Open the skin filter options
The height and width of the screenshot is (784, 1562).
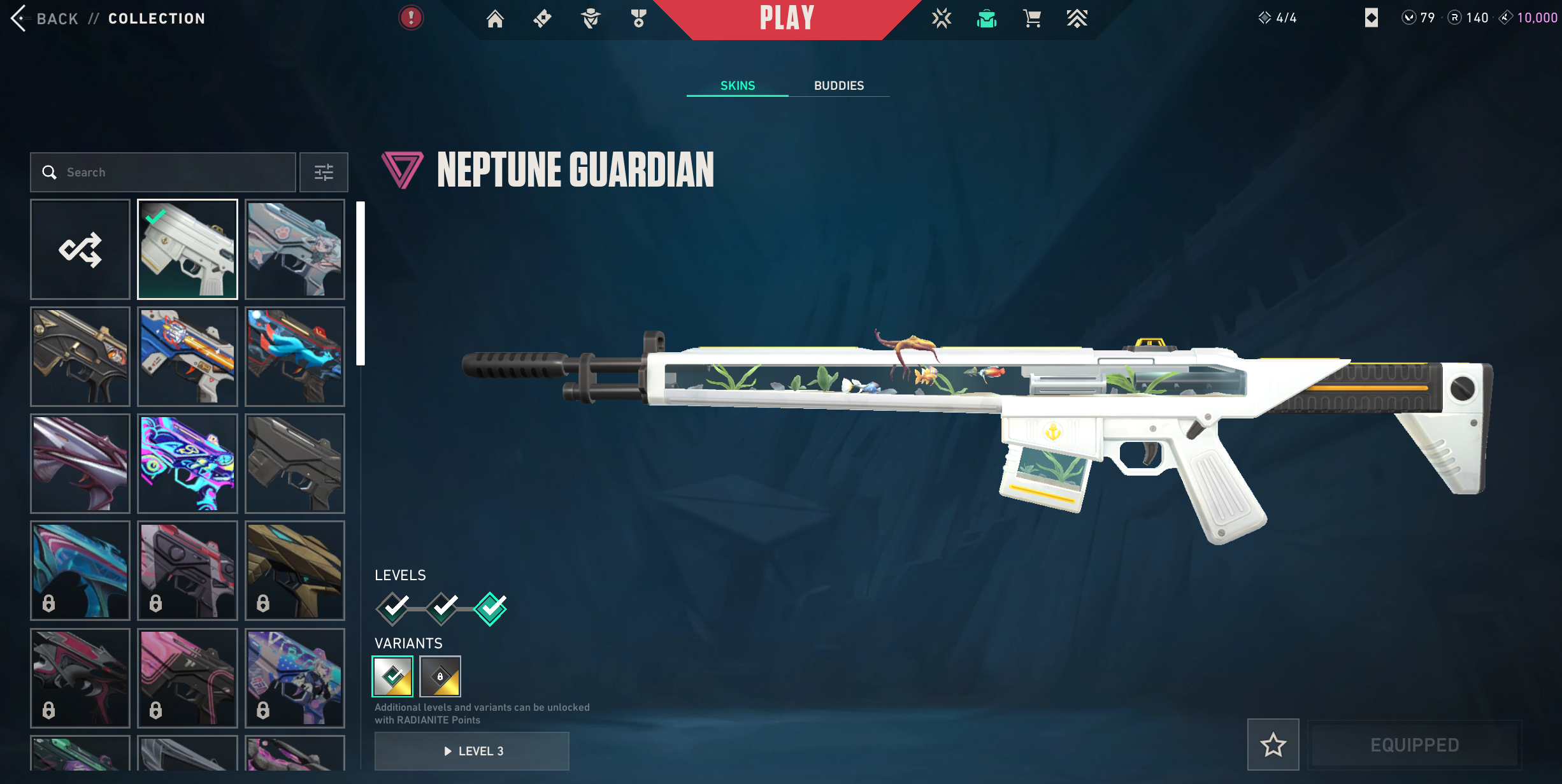pyautogui.click(x=324, y=172)
